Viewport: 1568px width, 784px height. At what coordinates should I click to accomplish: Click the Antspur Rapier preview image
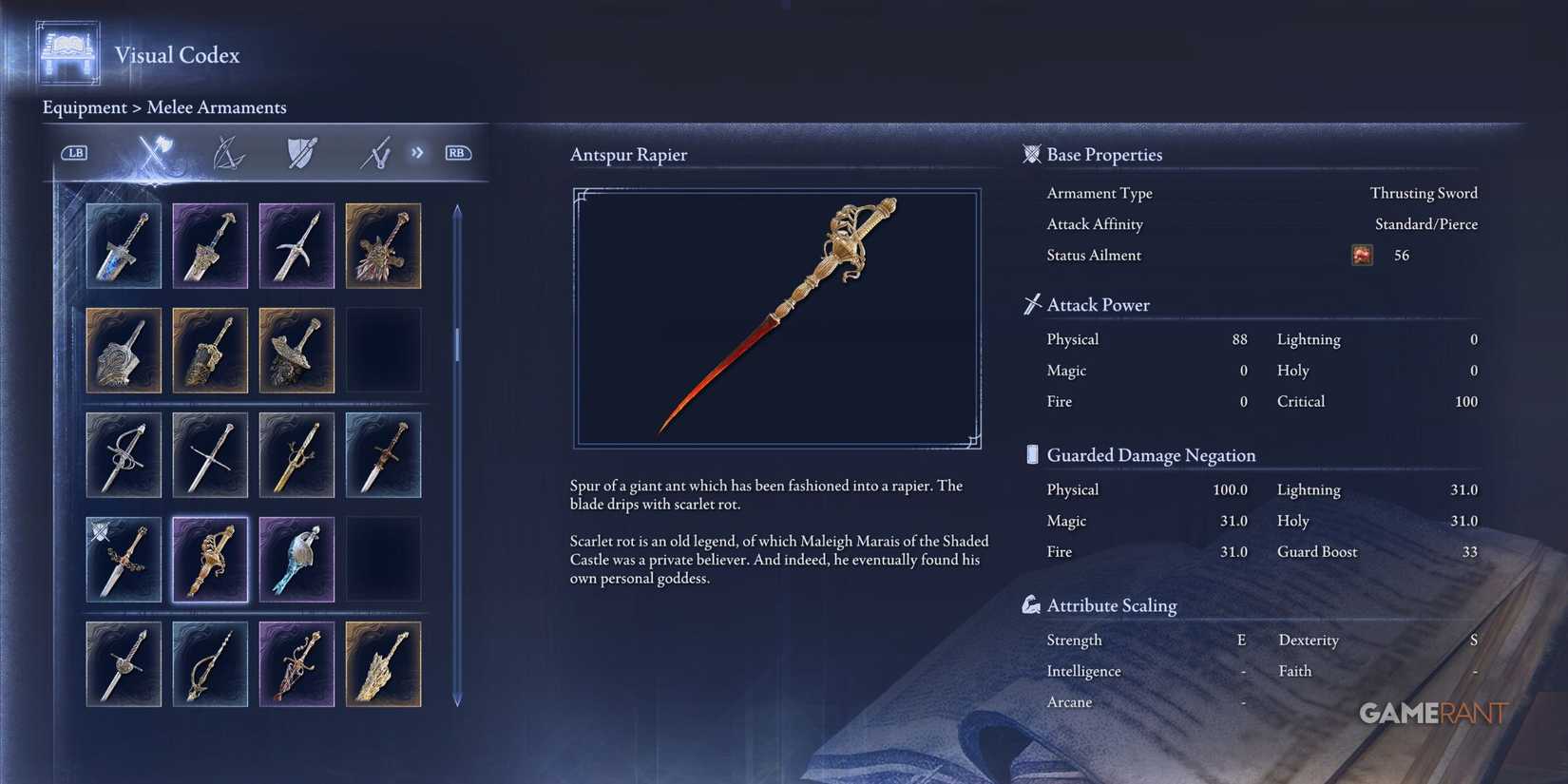(x=777, y=316)
